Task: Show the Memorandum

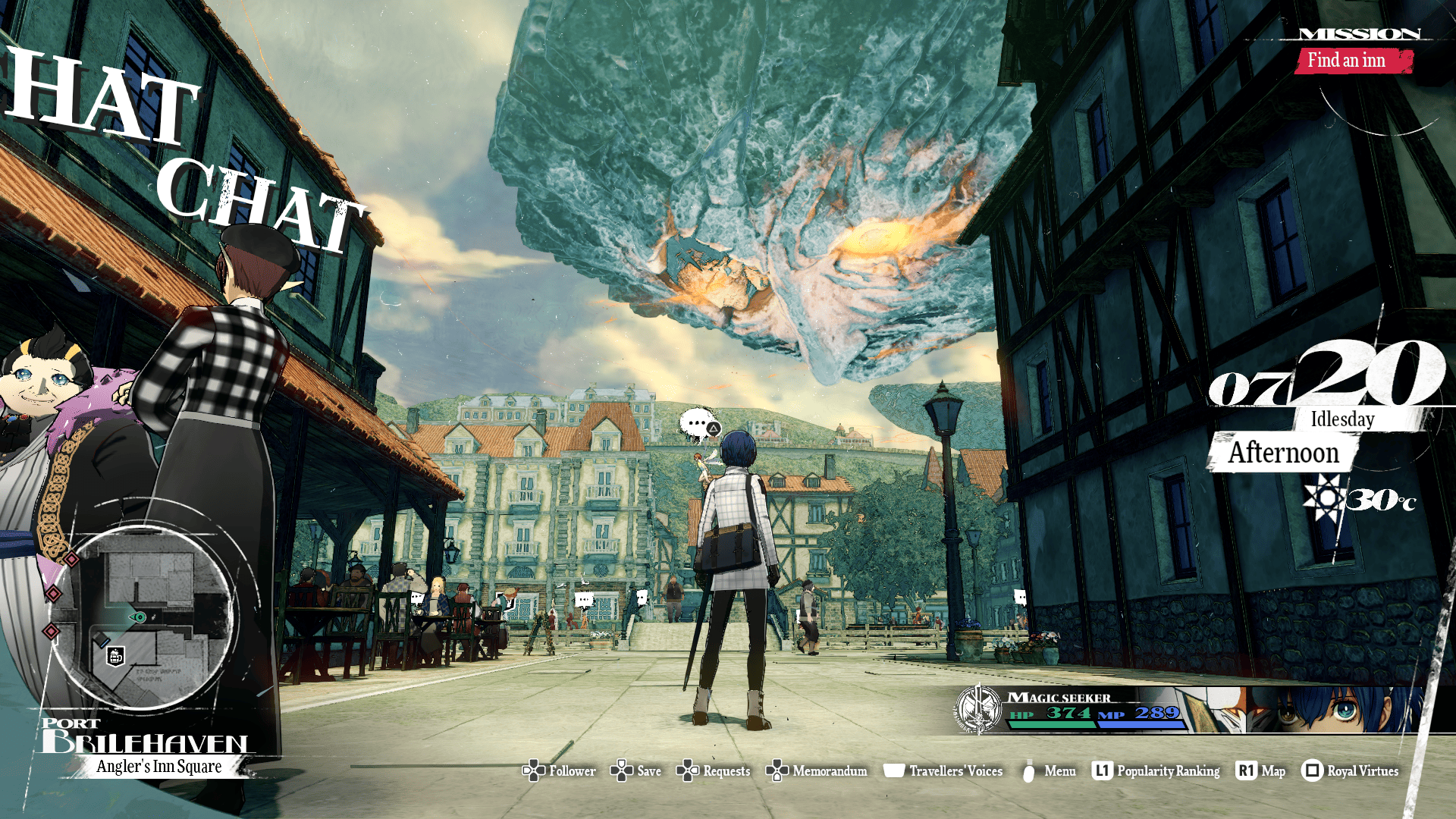Action: 817,771
